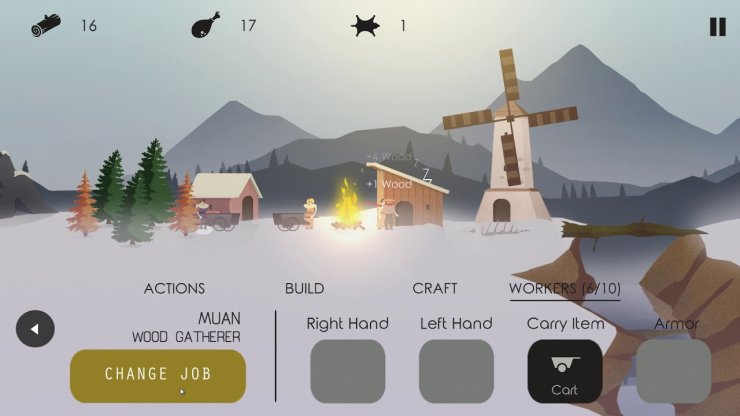Image resolution: width=740 pixels, height=416 pixels.
Task: Open the empty Left Hand slot
Action: click(x=456, y=372)
